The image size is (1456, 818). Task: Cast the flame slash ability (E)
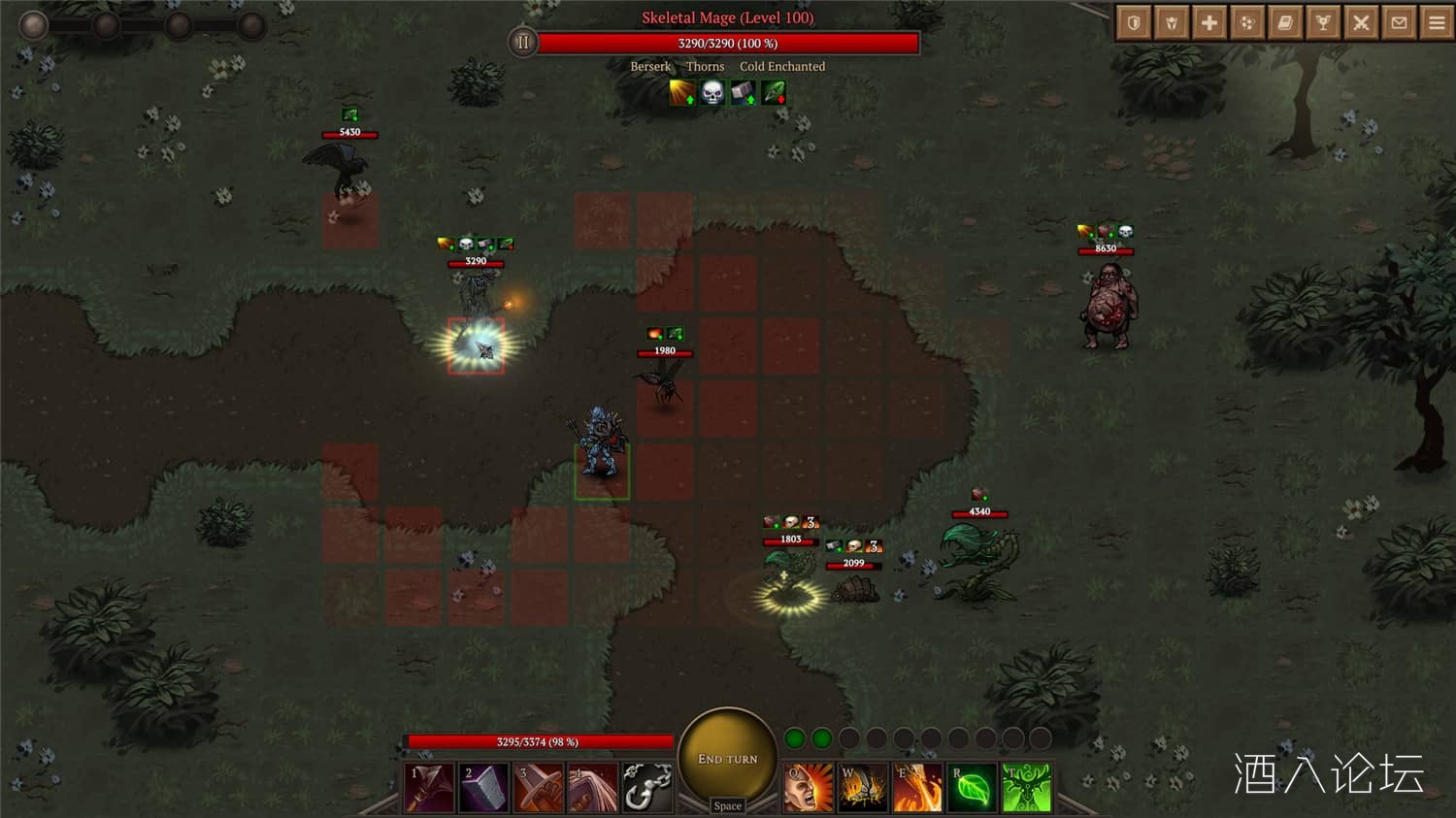pyautogui.click(x=917, y=788)
